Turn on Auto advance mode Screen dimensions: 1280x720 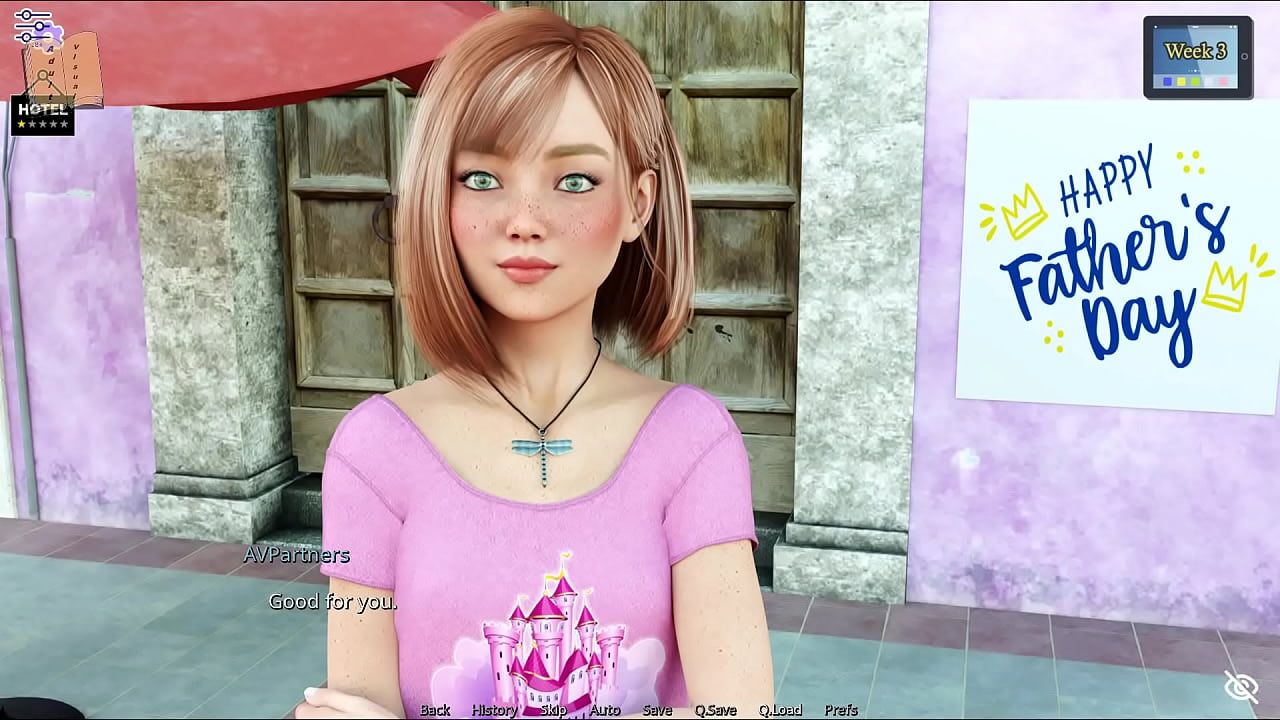pyautogui.click(x=605, y=710)
